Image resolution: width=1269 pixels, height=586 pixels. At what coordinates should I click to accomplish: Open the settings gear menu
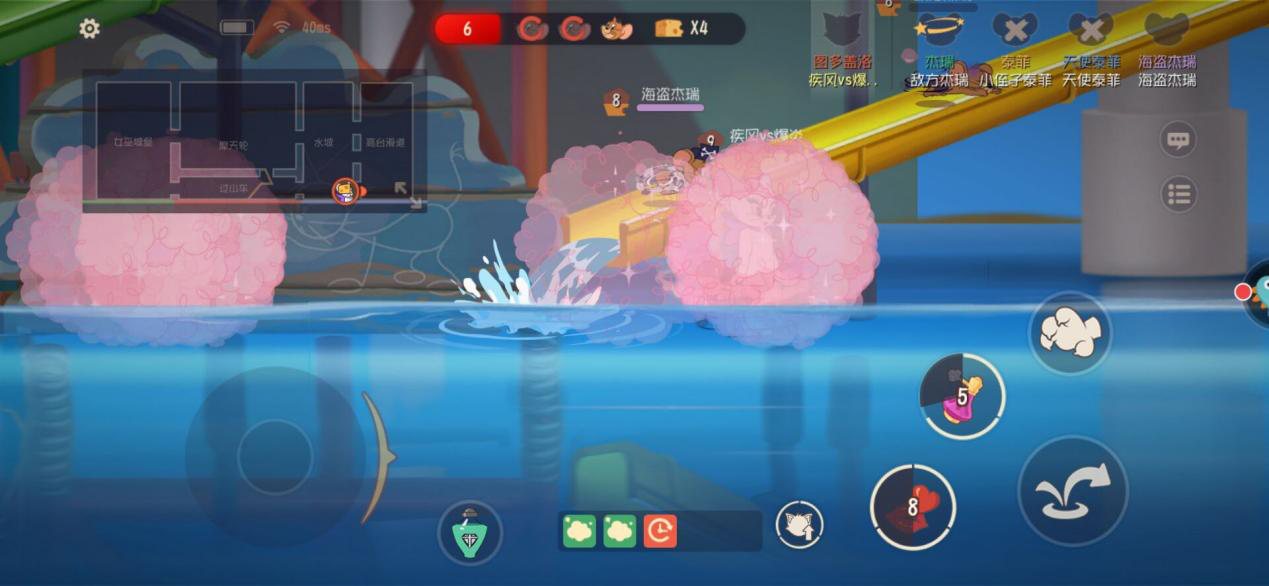tap(89, 29)
